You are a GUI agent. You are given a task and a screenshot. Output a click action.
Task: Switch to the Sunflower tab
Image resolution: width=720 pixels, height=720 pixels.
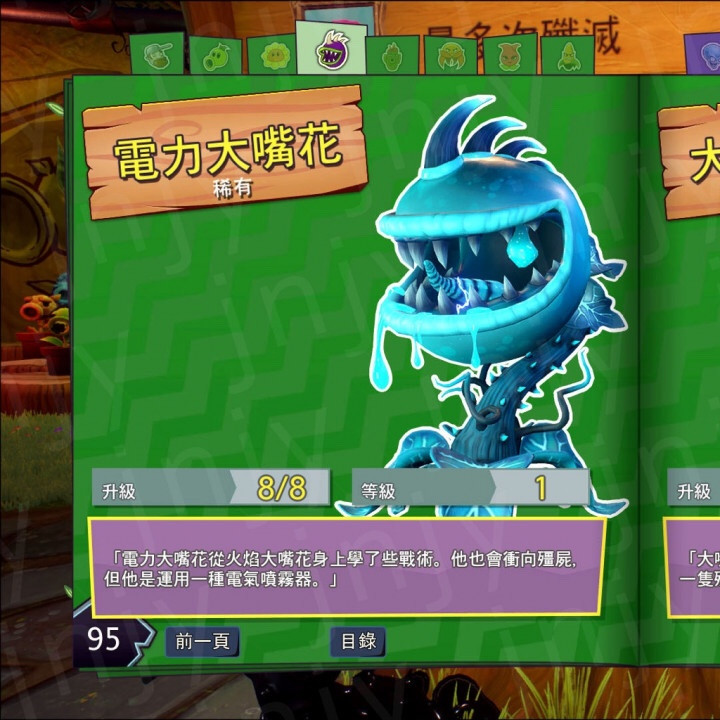pyautogui.click(x=272, y=56)
